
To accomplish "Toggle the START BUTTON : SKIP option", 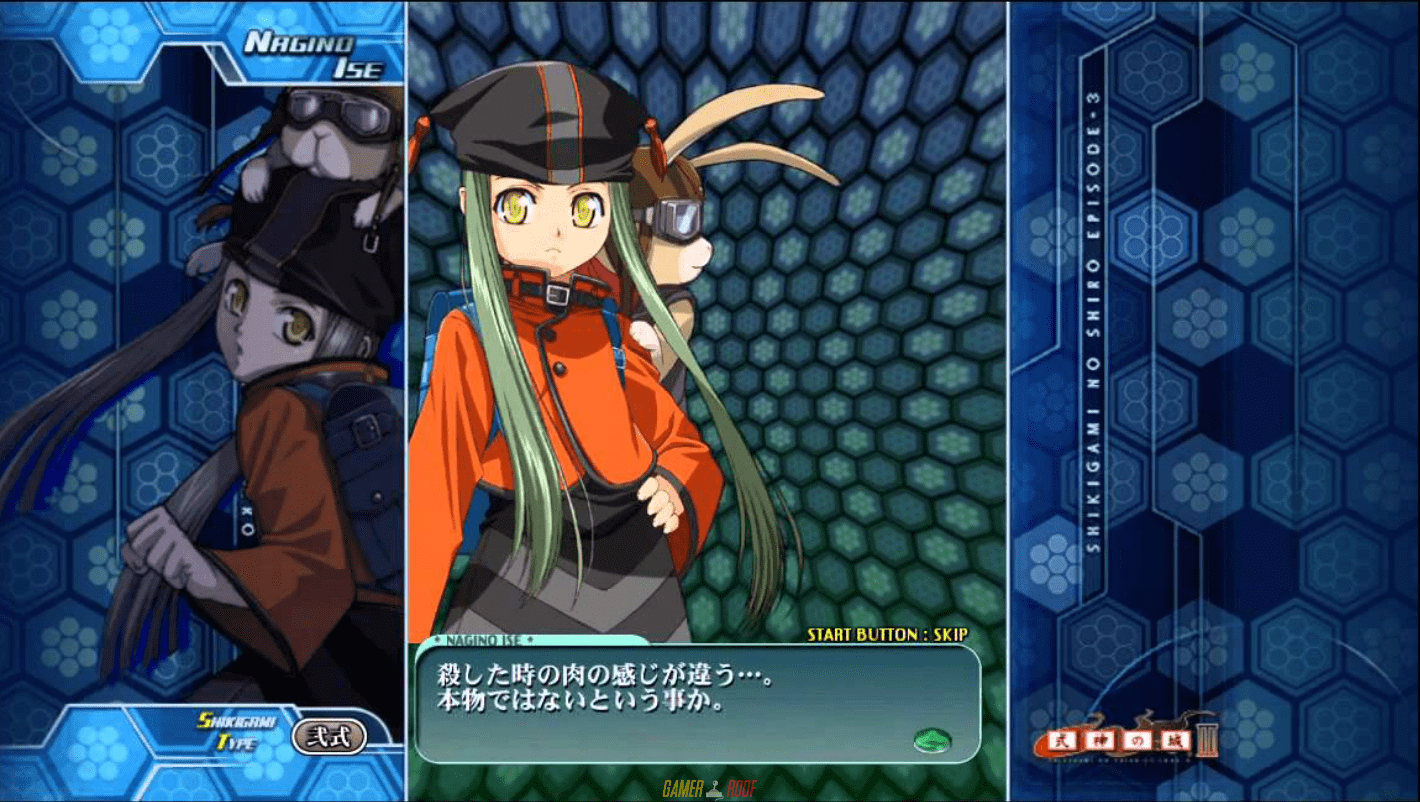I will pyautogui.click(x=887, y=634).
